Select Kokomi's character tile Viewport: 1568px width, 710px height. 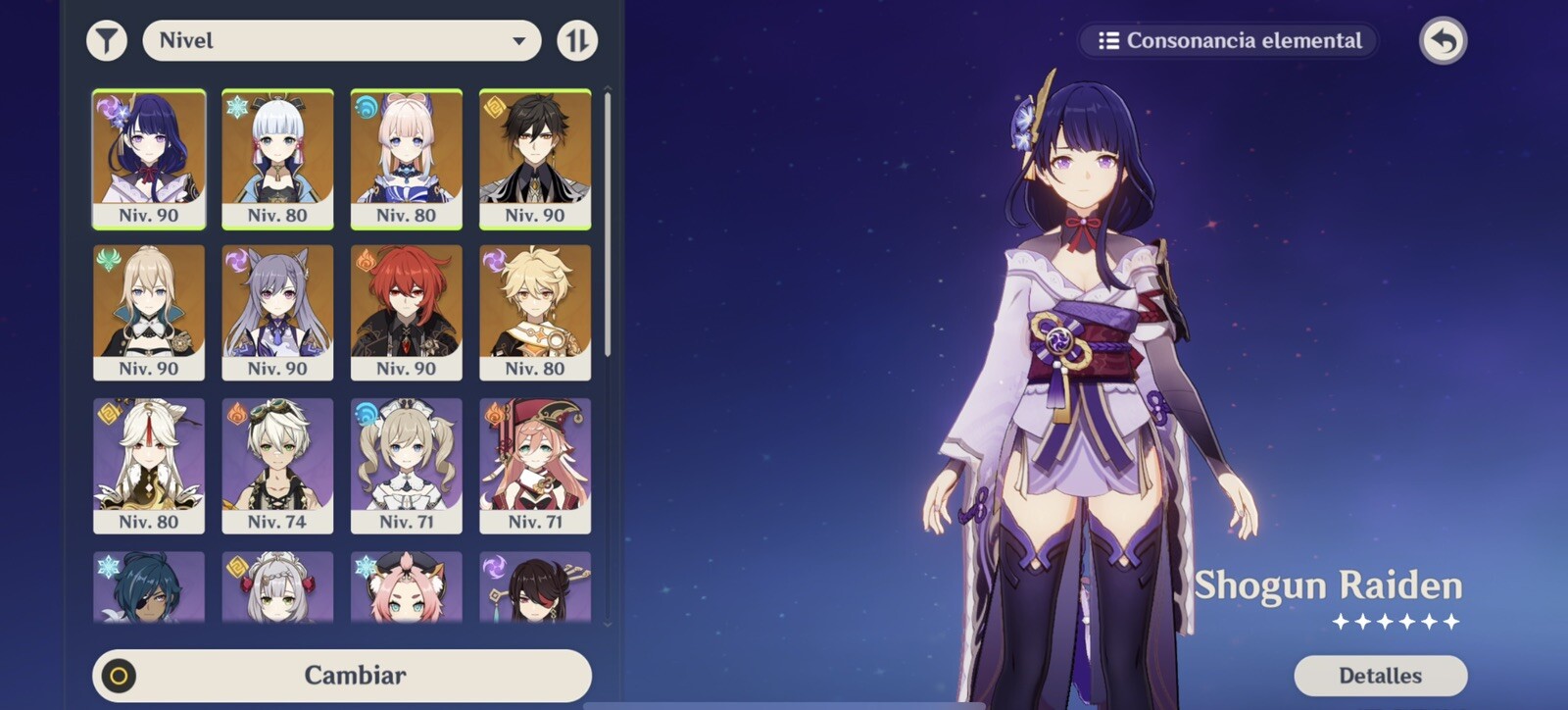click(x=406, y=159)
